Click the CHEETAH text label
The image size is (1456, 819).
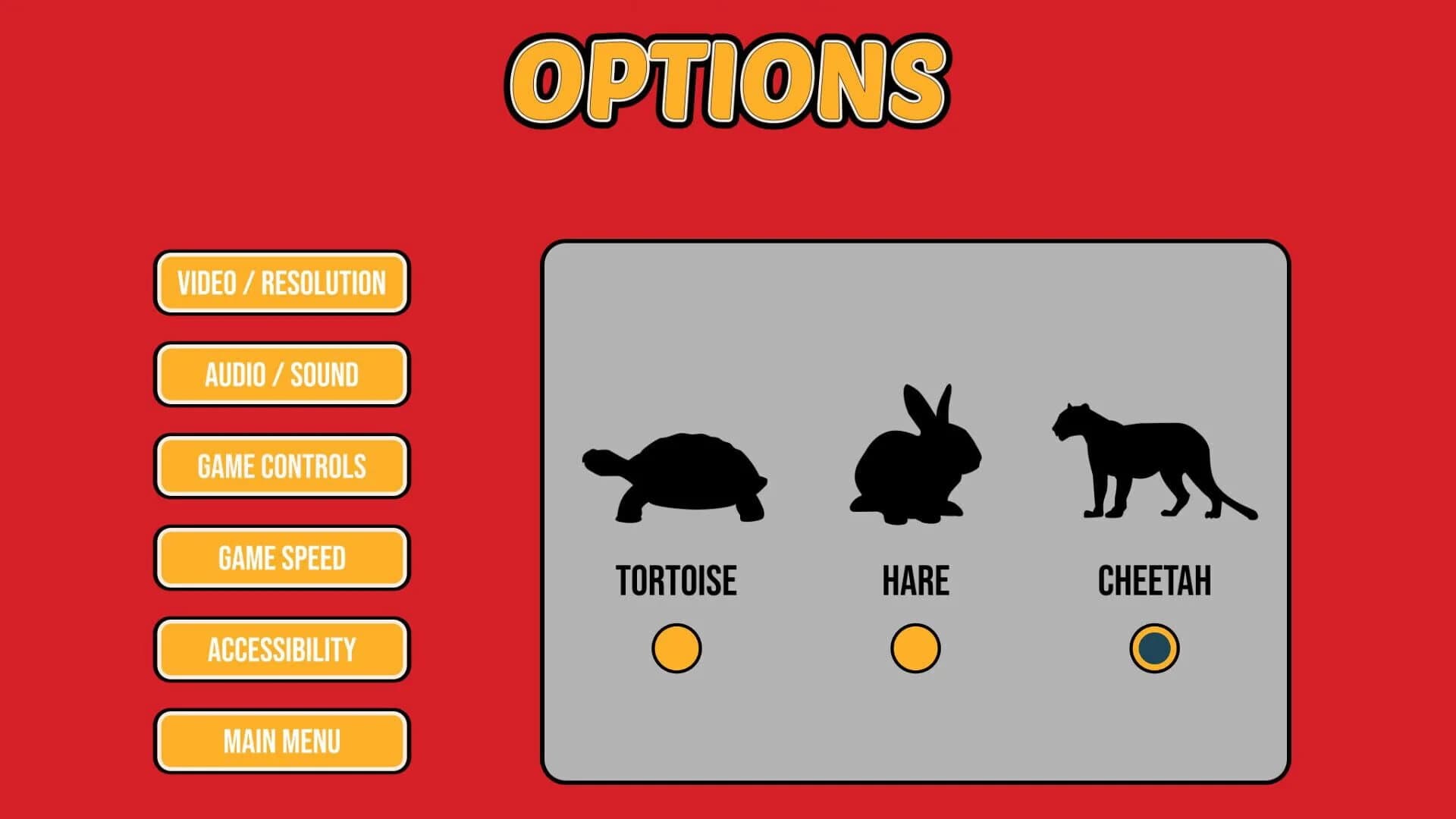(1153, 580)
